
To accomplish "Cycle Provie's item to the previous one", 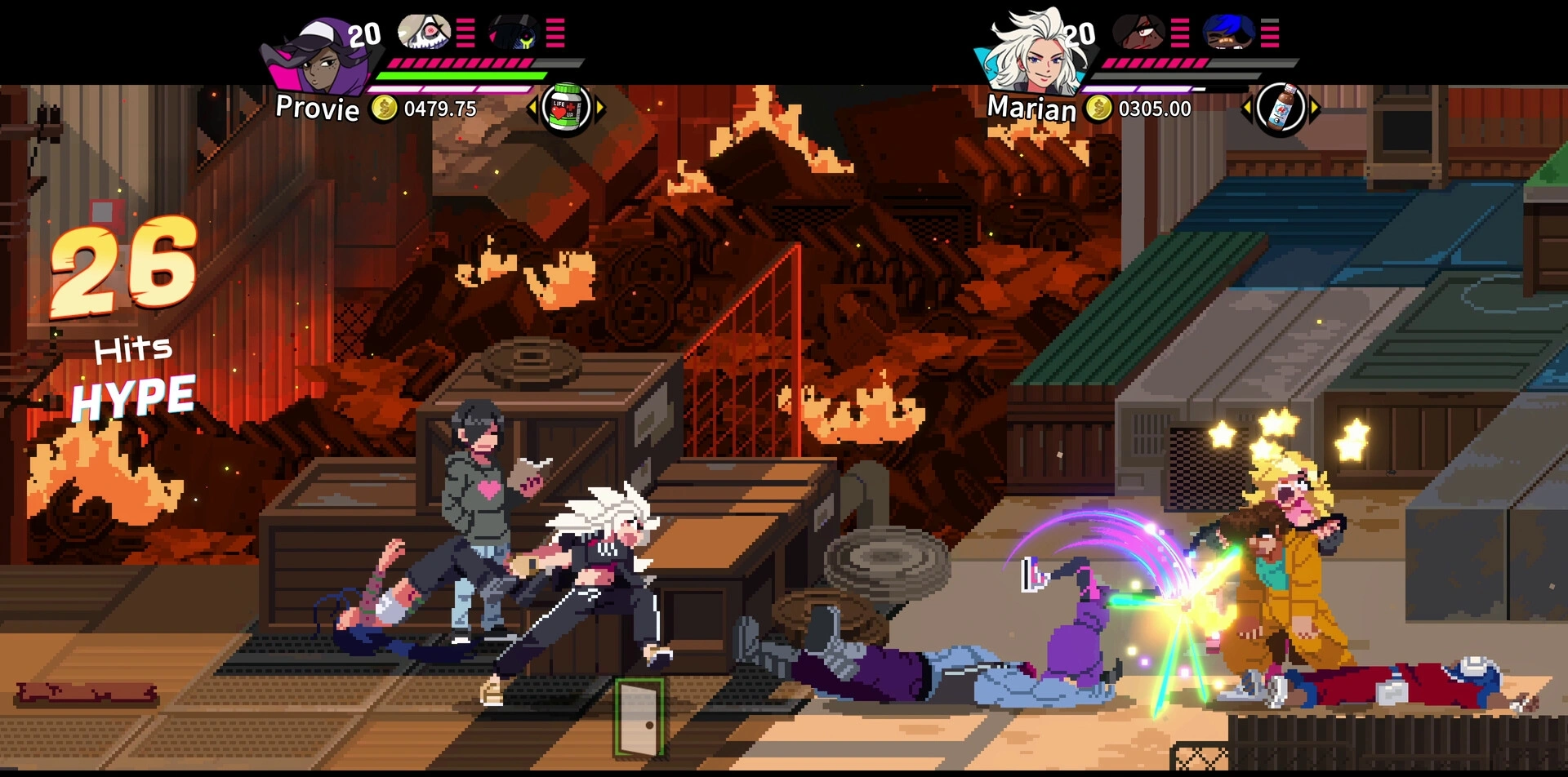I will click(532, 108).
